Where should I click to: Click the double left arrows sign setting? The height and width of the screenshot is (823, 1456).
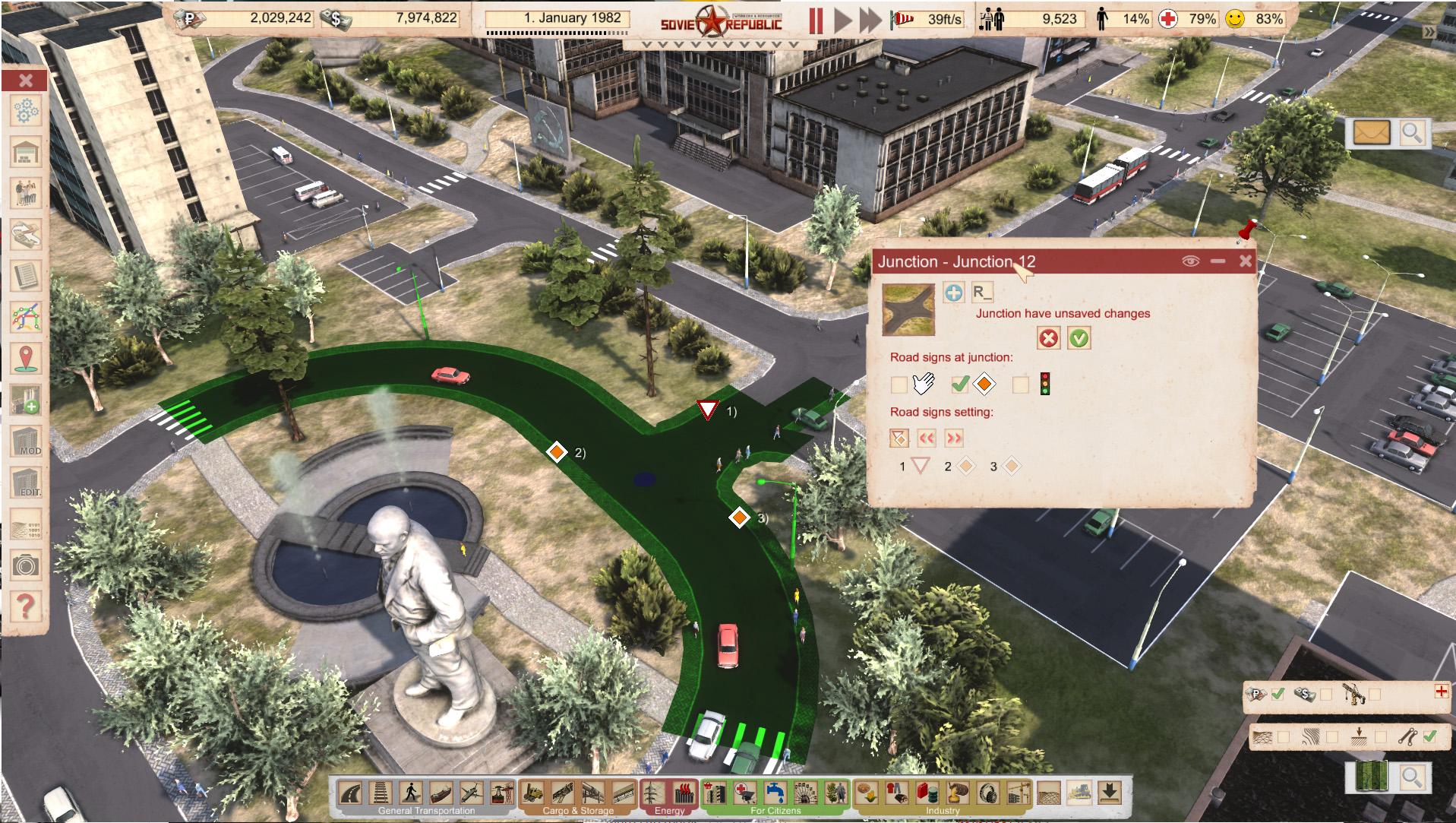[x=926, y=438]
